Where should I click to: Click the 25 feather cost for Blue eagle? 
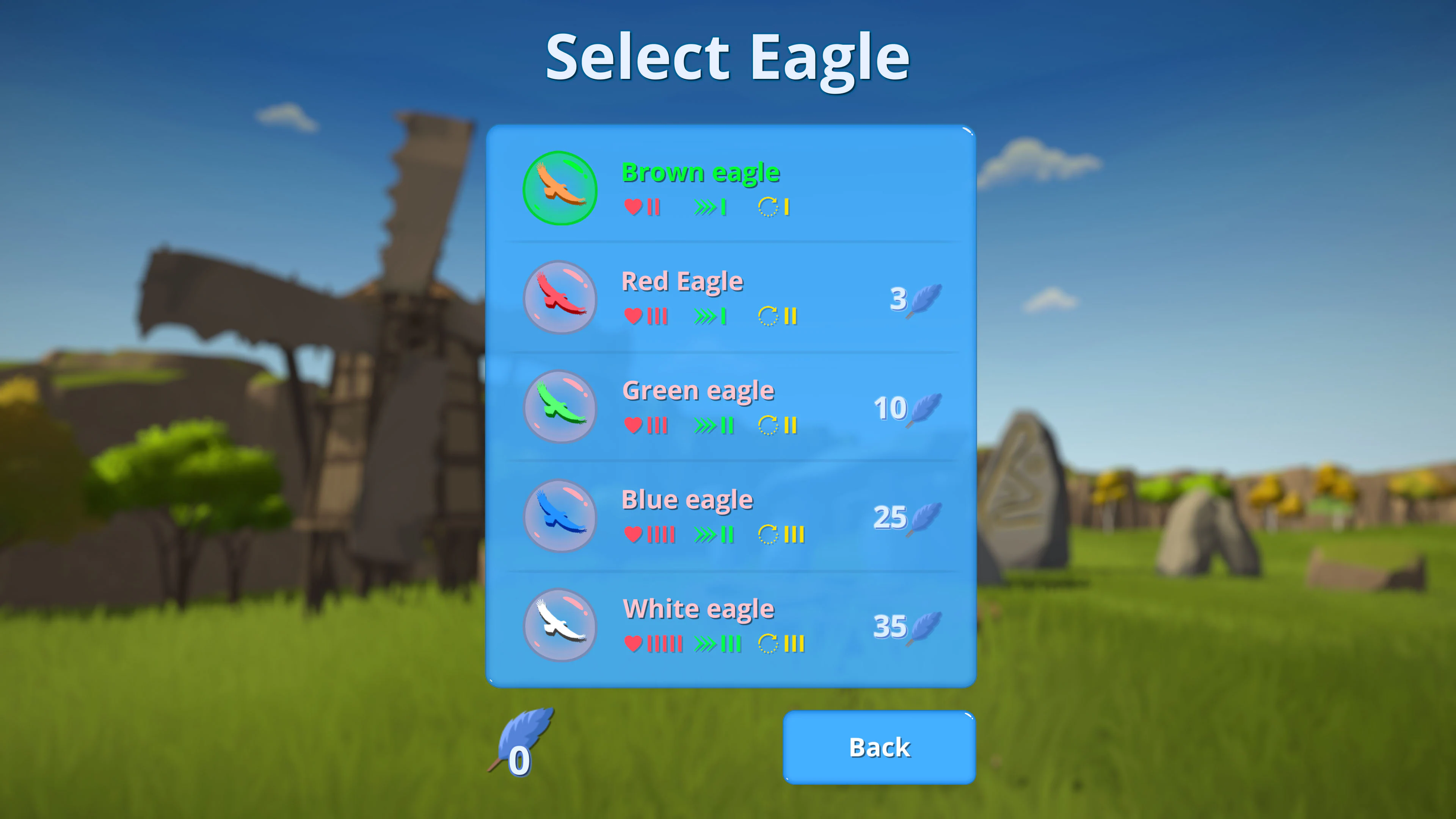[891, 518]
